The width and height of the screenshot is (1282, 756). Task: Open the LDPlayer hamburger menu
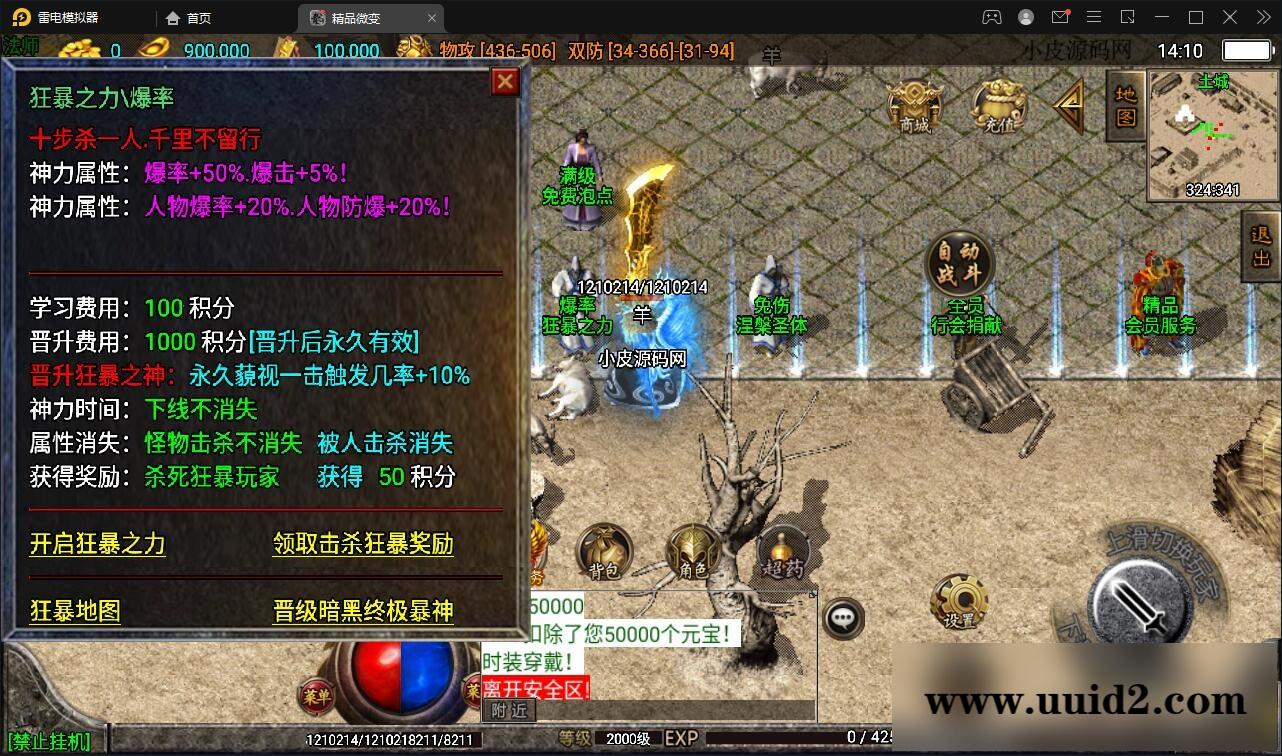point(1094,17)
